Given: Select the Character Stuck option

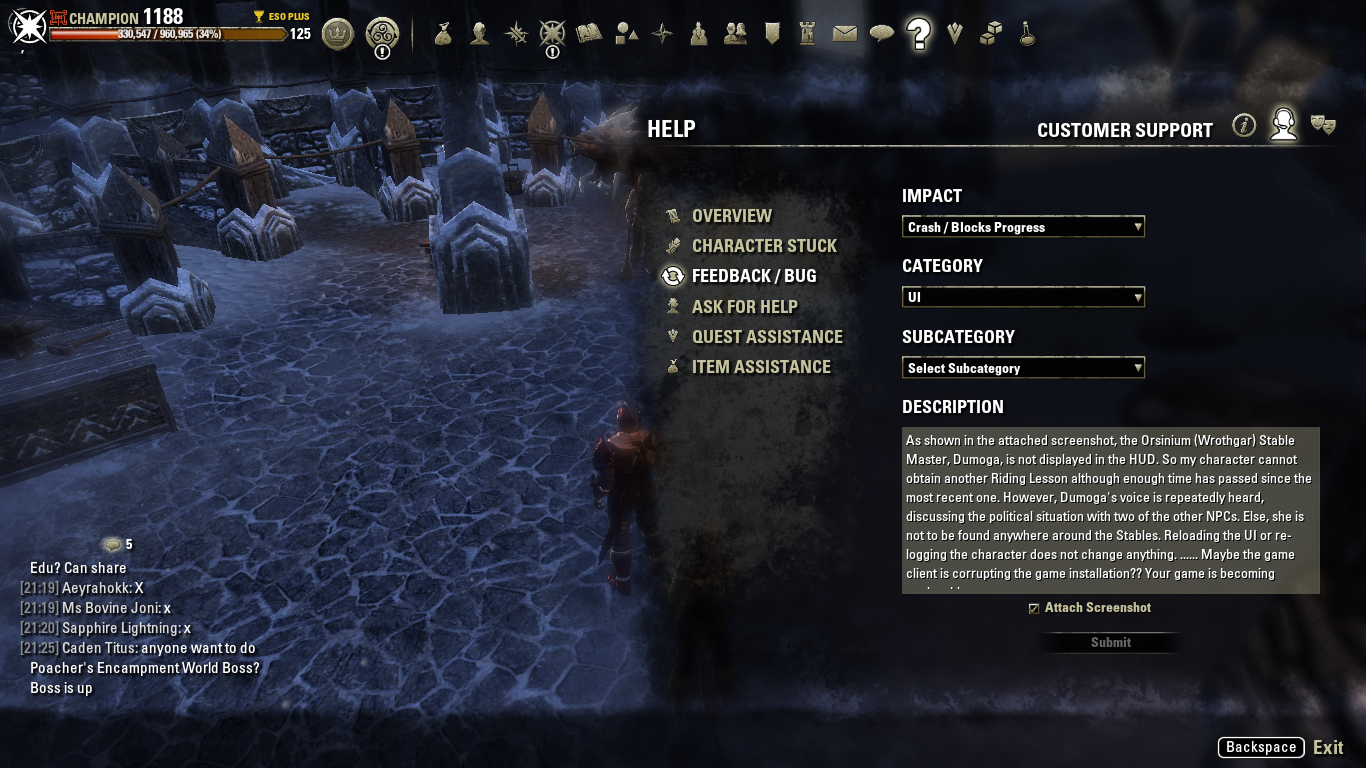Looking at the screenshot, I should pyautogui.click(x=764, y=246).
